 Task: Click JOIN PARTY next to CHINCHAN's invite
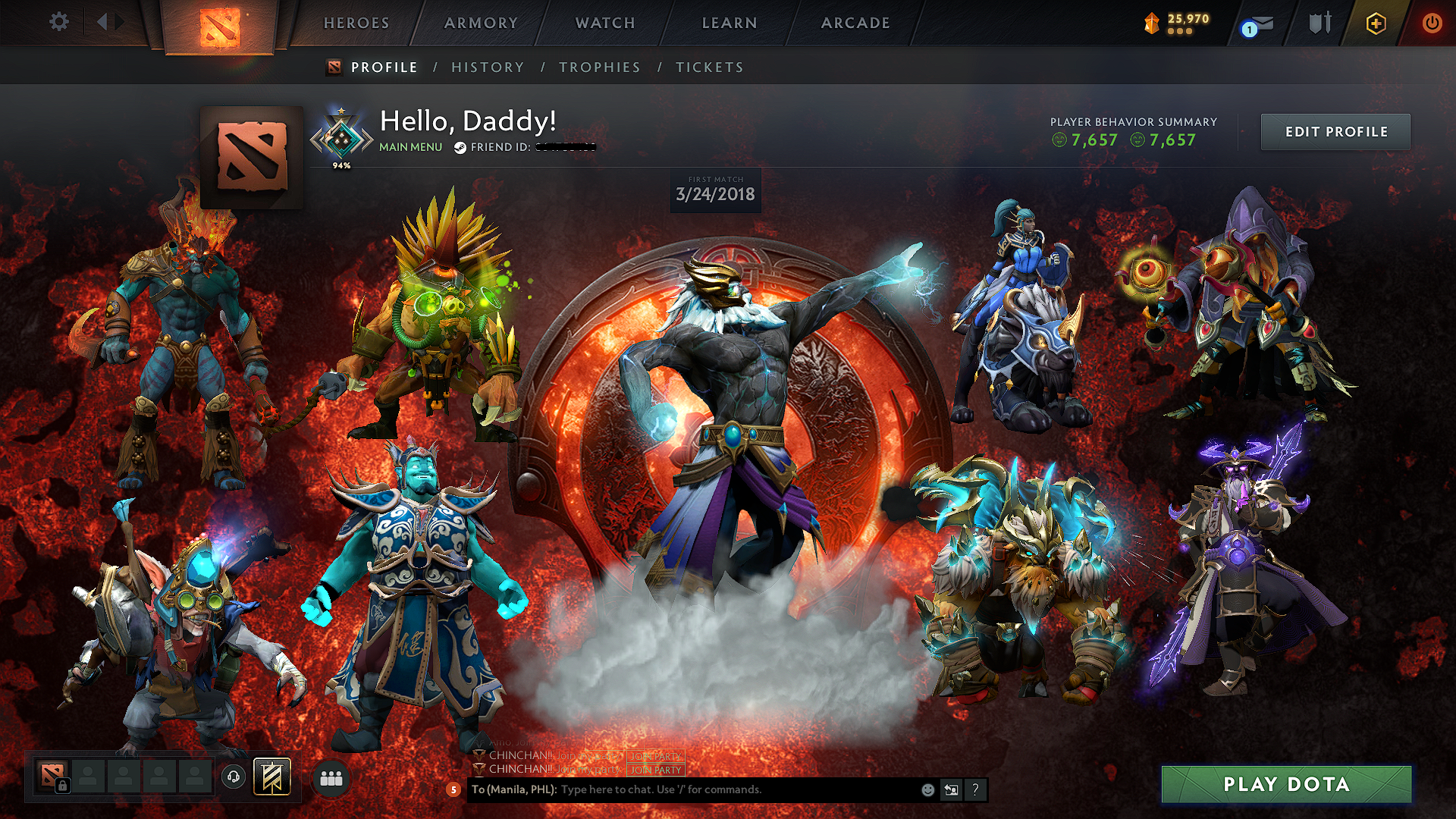pyautogui.click(x=654, y=771)
